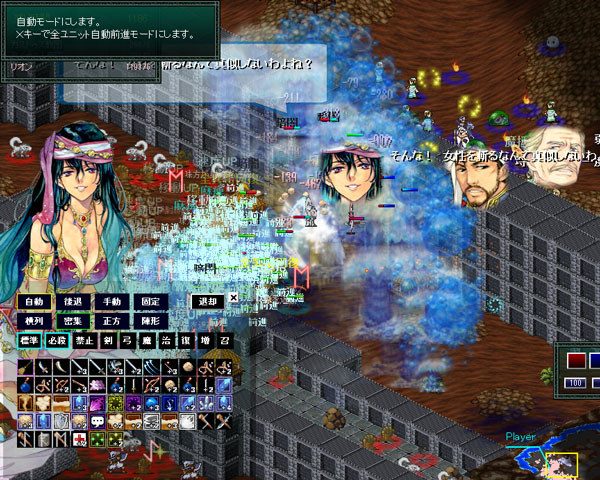600x480 pixels.
Task: Select the 後退 retreat-step command
Action: point(72,301)
